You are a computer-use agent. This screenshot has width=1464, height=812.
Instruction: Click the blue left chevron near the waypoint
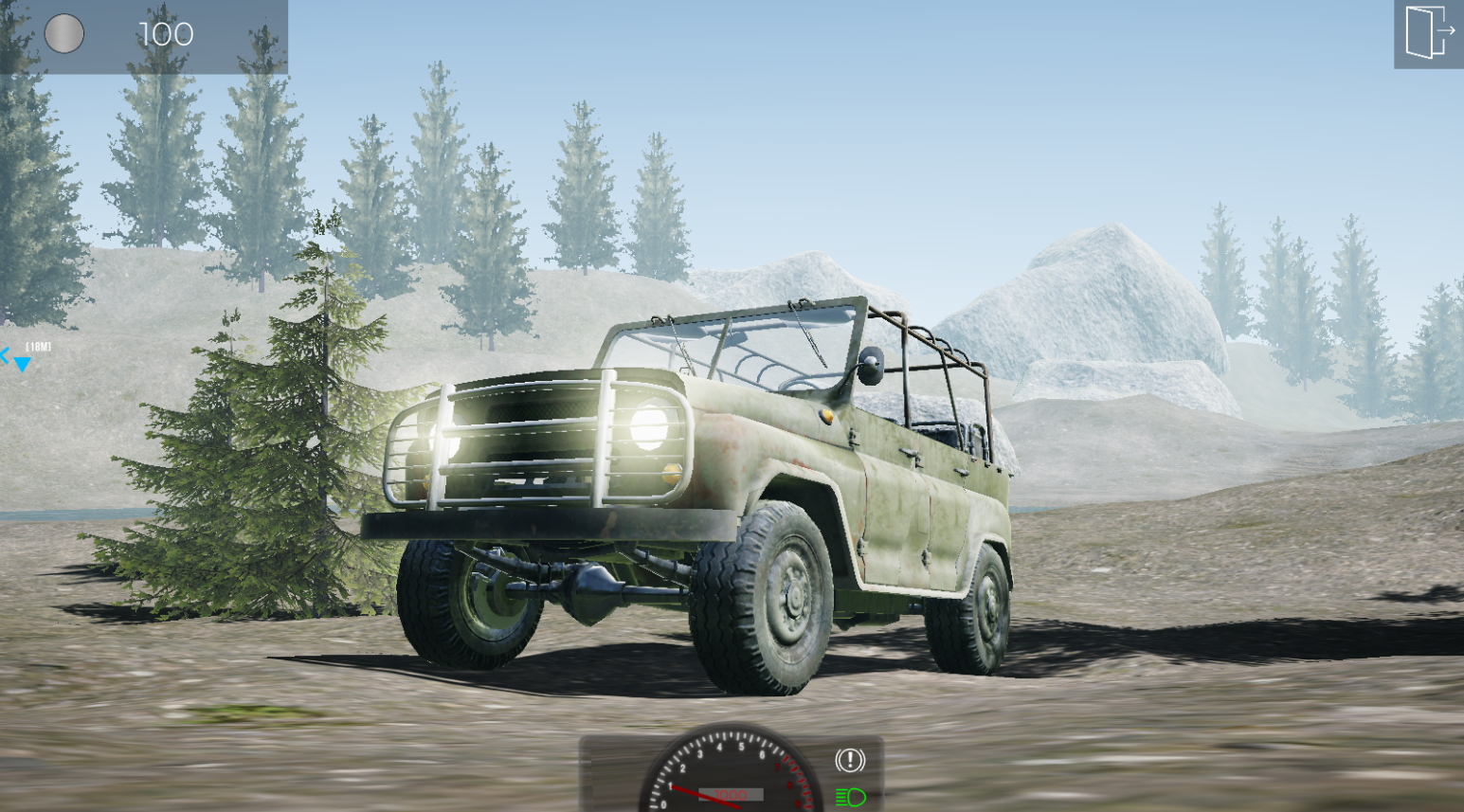(x=5, y=355)
